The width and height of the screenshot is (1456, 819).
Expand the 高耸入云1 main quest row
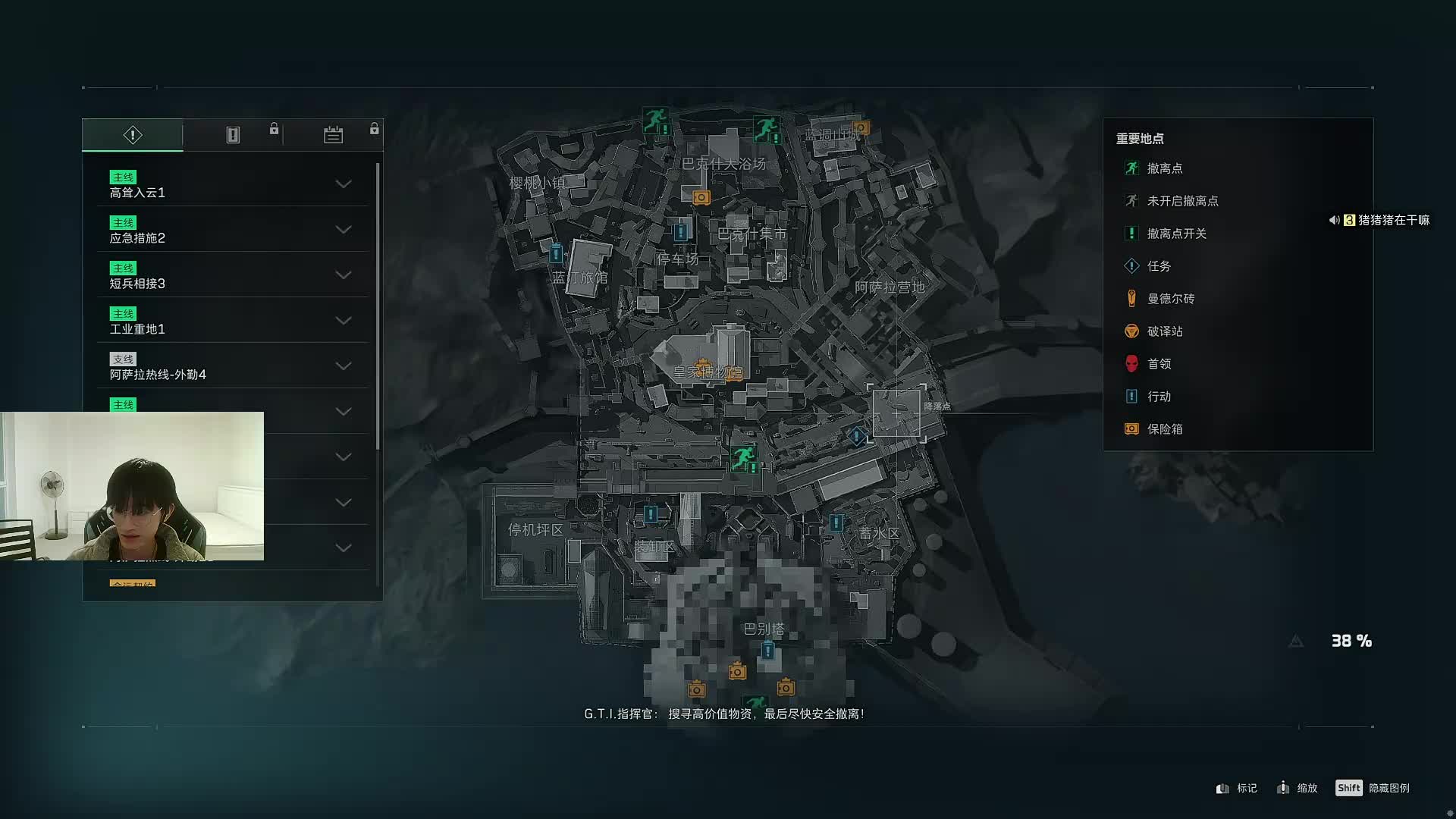tap(343, 184)
